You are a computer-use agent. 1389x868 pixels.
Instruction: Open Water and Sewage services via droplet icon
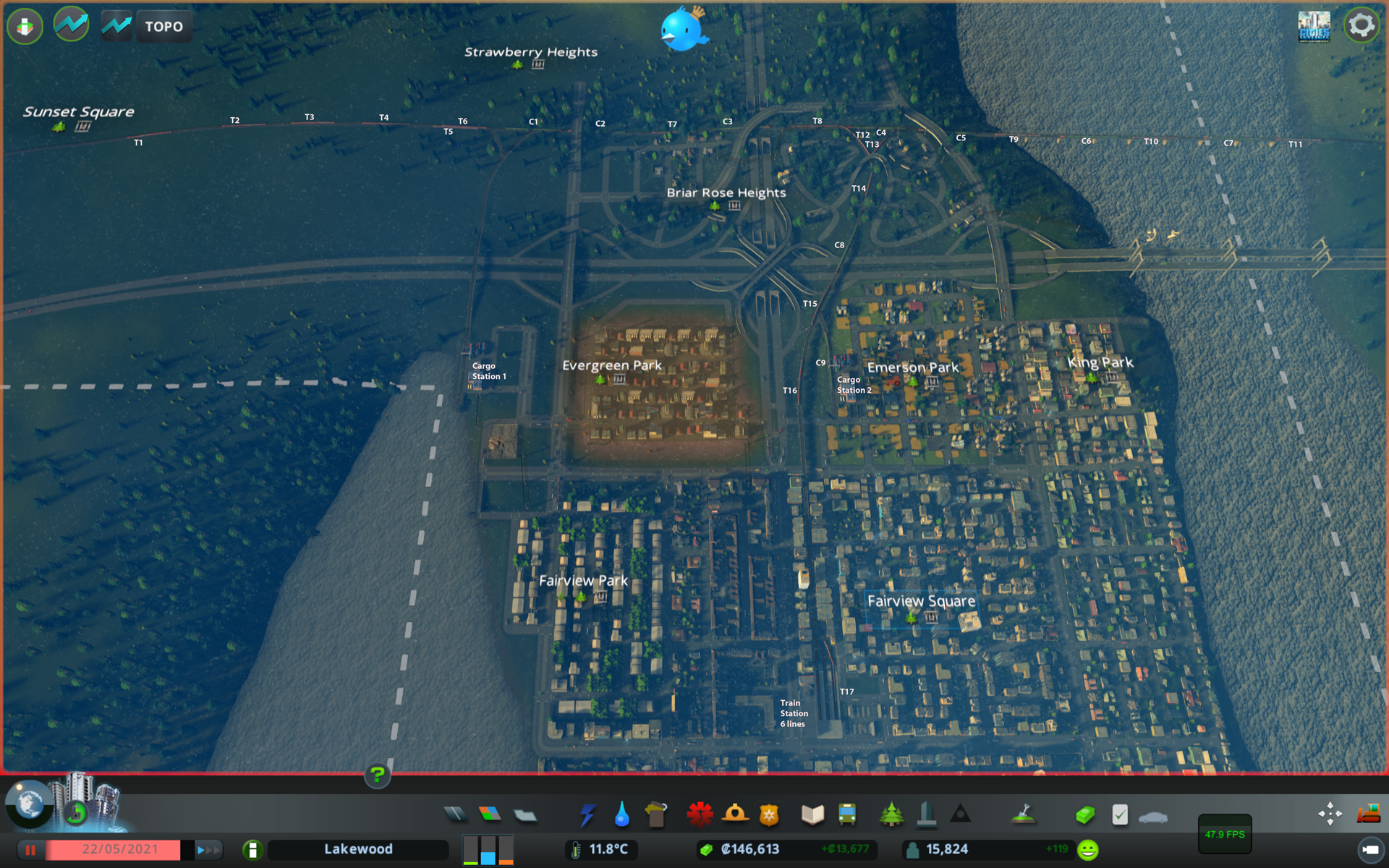[621, 814]
